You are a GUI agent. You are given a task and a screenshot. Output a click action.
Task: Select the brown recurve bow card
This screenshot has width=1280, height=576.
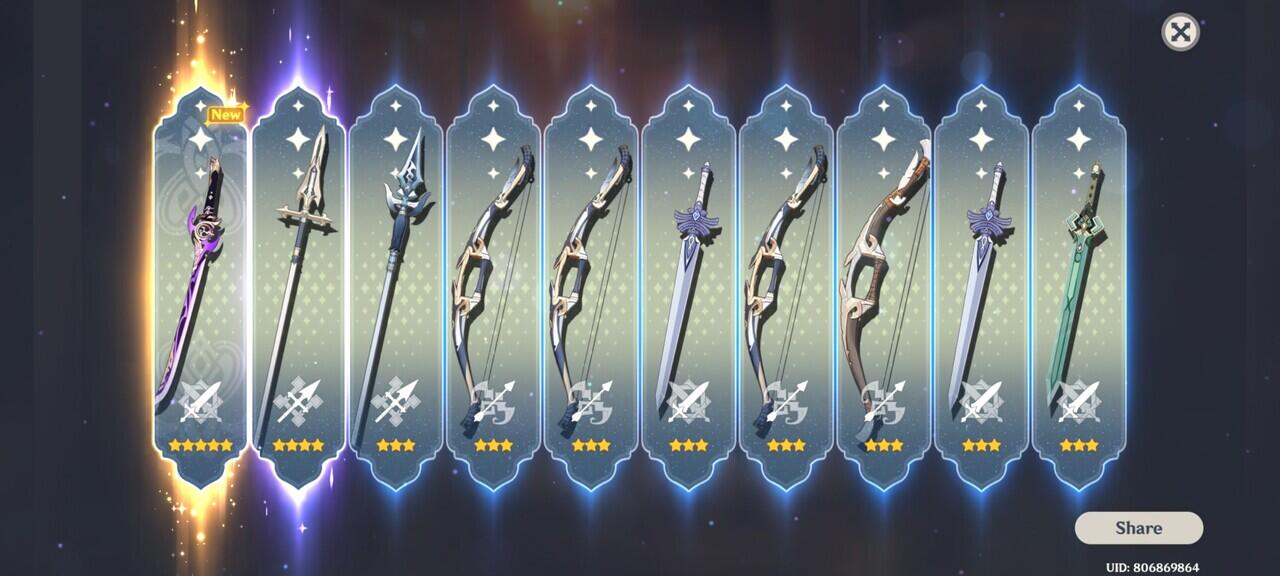click(x=884, y=290)
